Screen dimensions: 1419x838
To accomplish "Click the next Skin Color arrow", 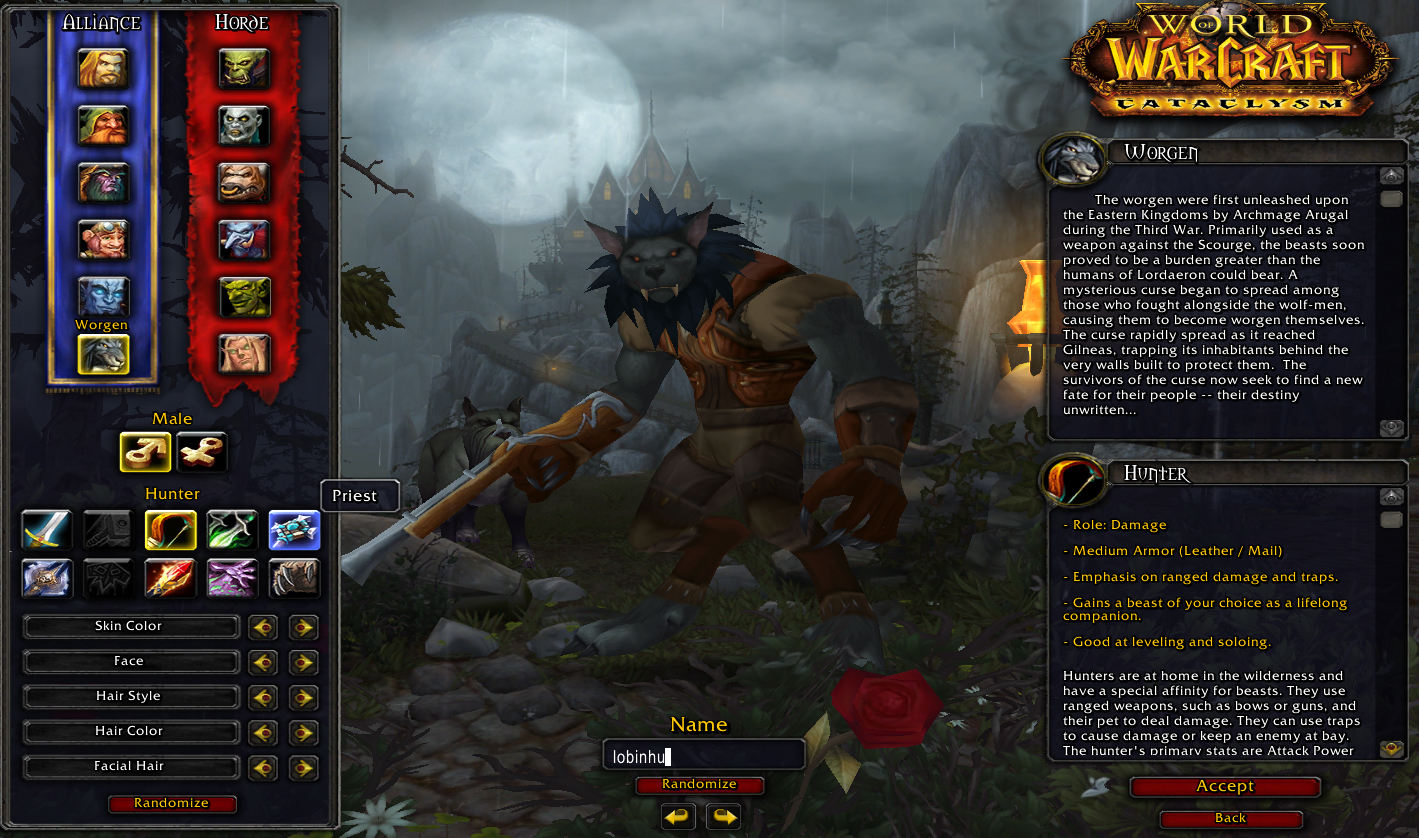I will (303, 627).
